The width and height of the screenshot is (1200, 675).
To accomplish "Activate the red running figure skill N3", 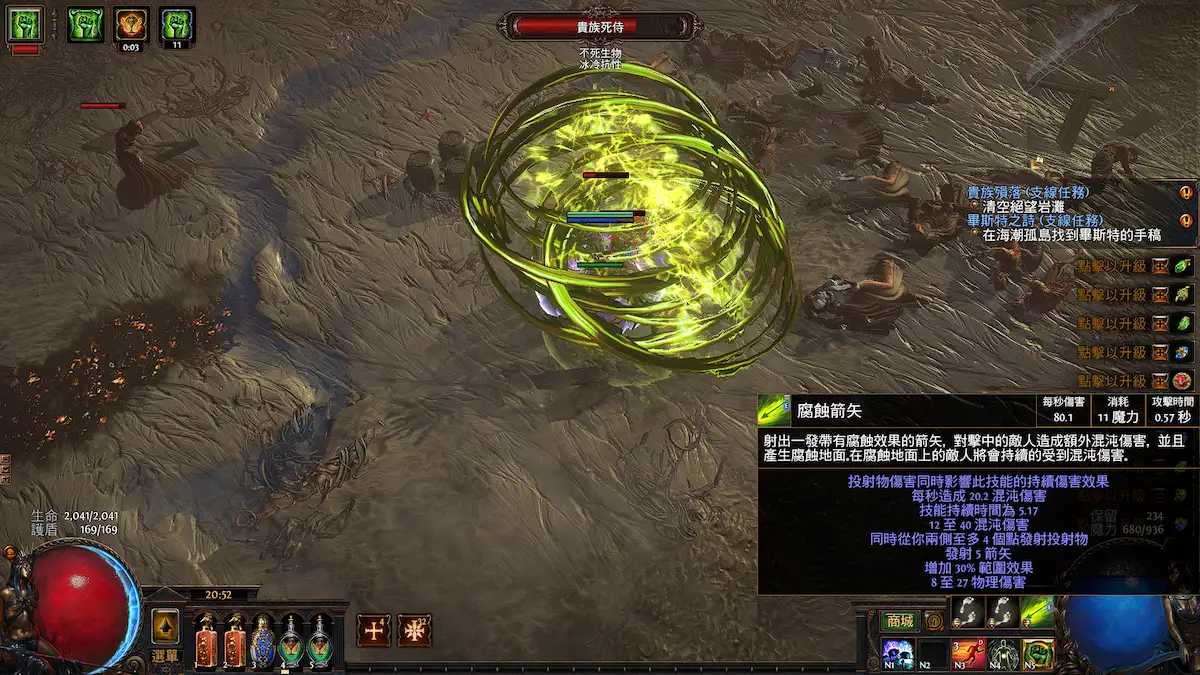I will click(x=968, y=654).
